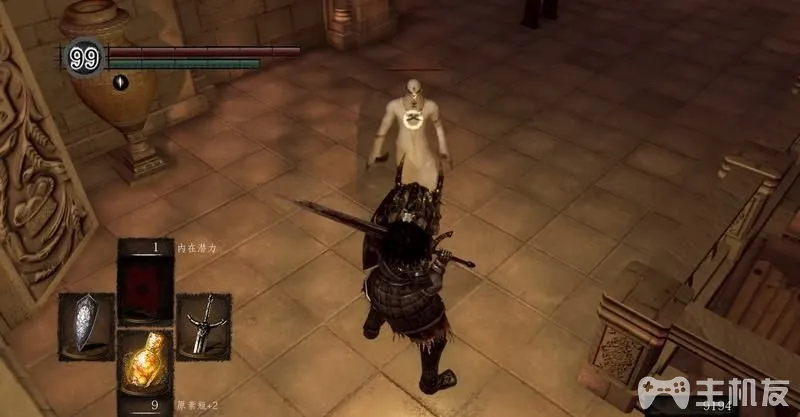Image resolution: width=800 pixels, height=417 pixels.
Task: Click the status effect icon under the stamina bar
Action: click(x=119, y=82)
